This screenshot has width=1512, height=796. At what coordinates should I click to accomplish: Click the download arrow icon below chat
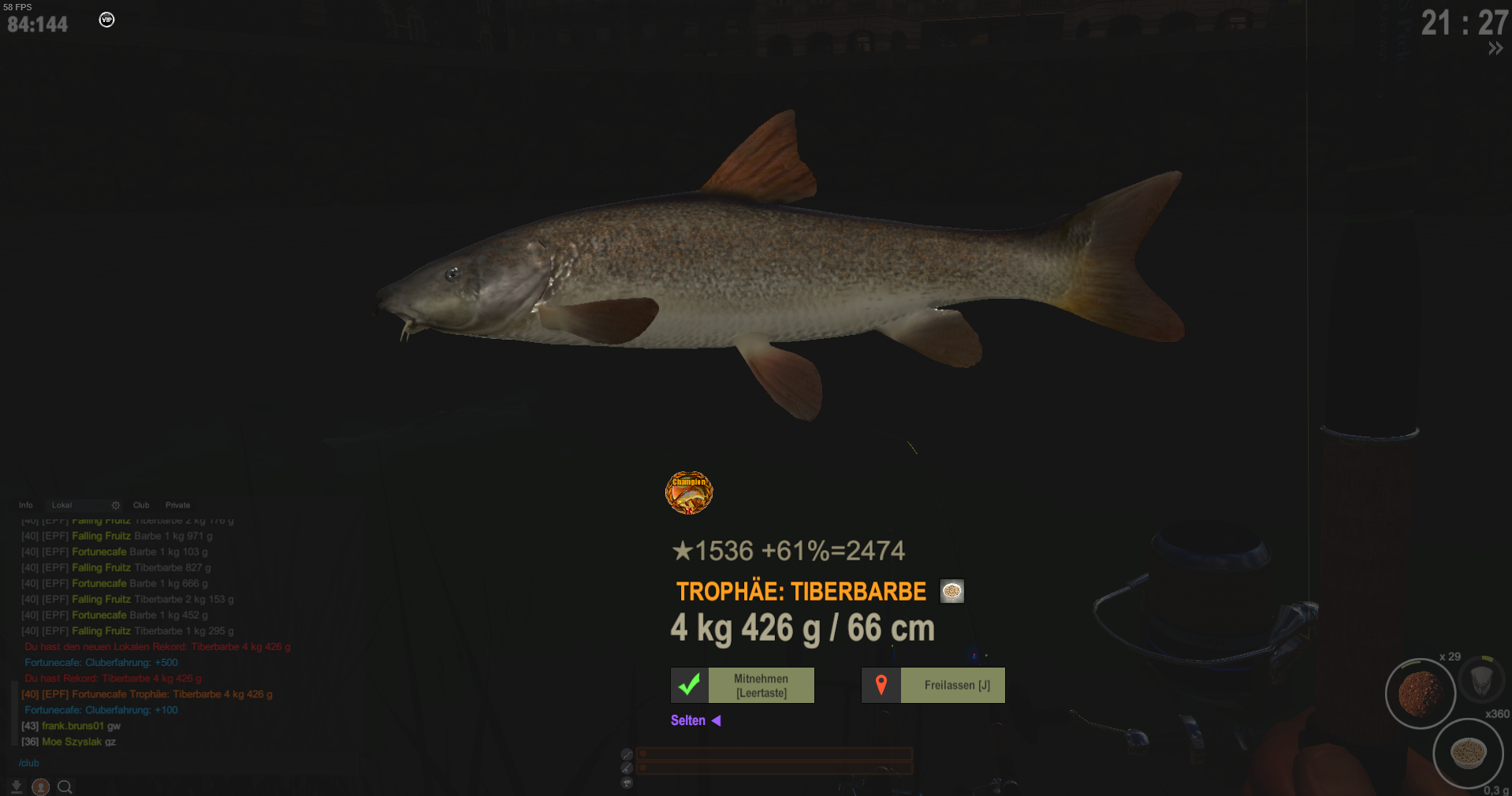pos(16,787)
